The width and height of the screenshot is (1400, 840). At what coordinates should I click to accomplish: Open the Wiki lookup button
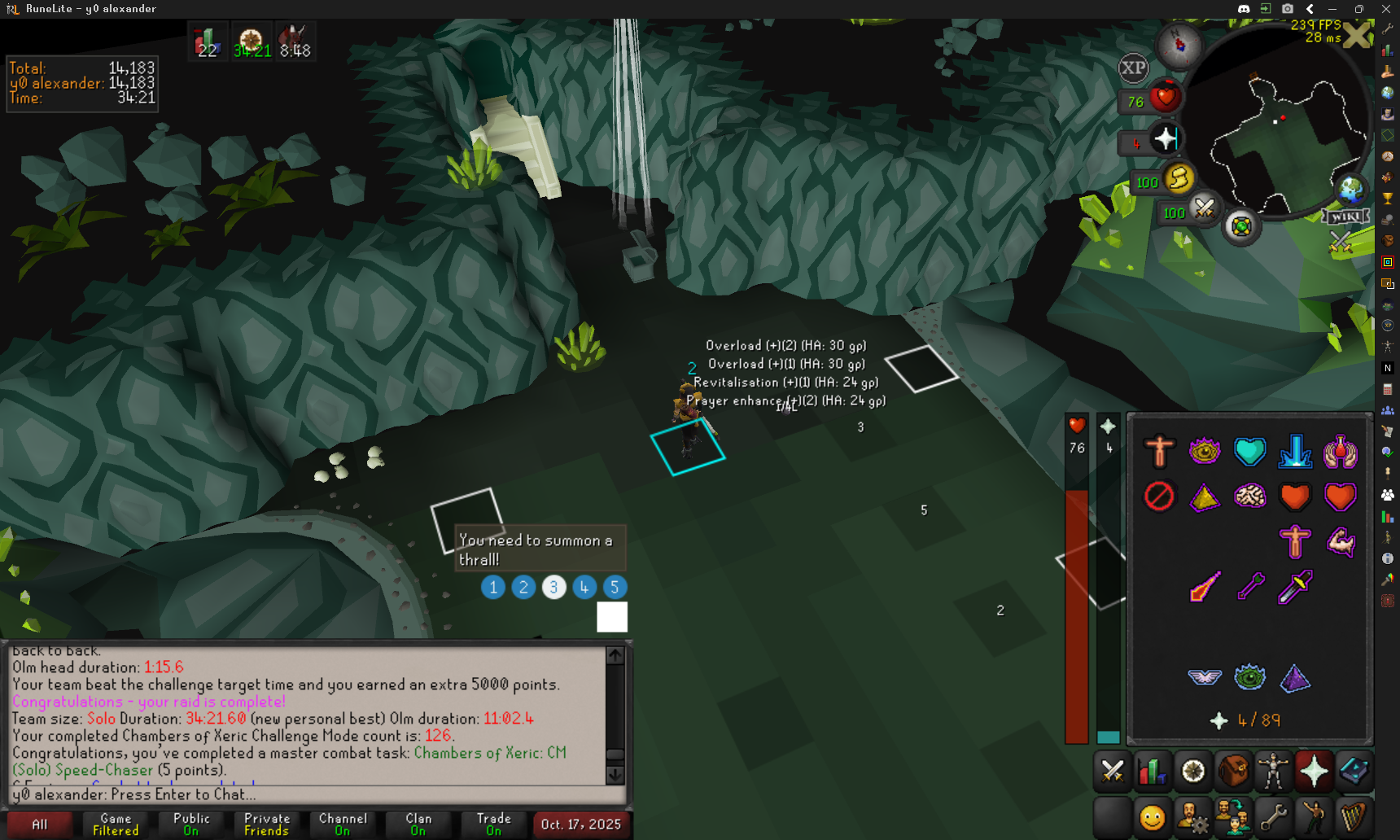(x=1345, y=217)
